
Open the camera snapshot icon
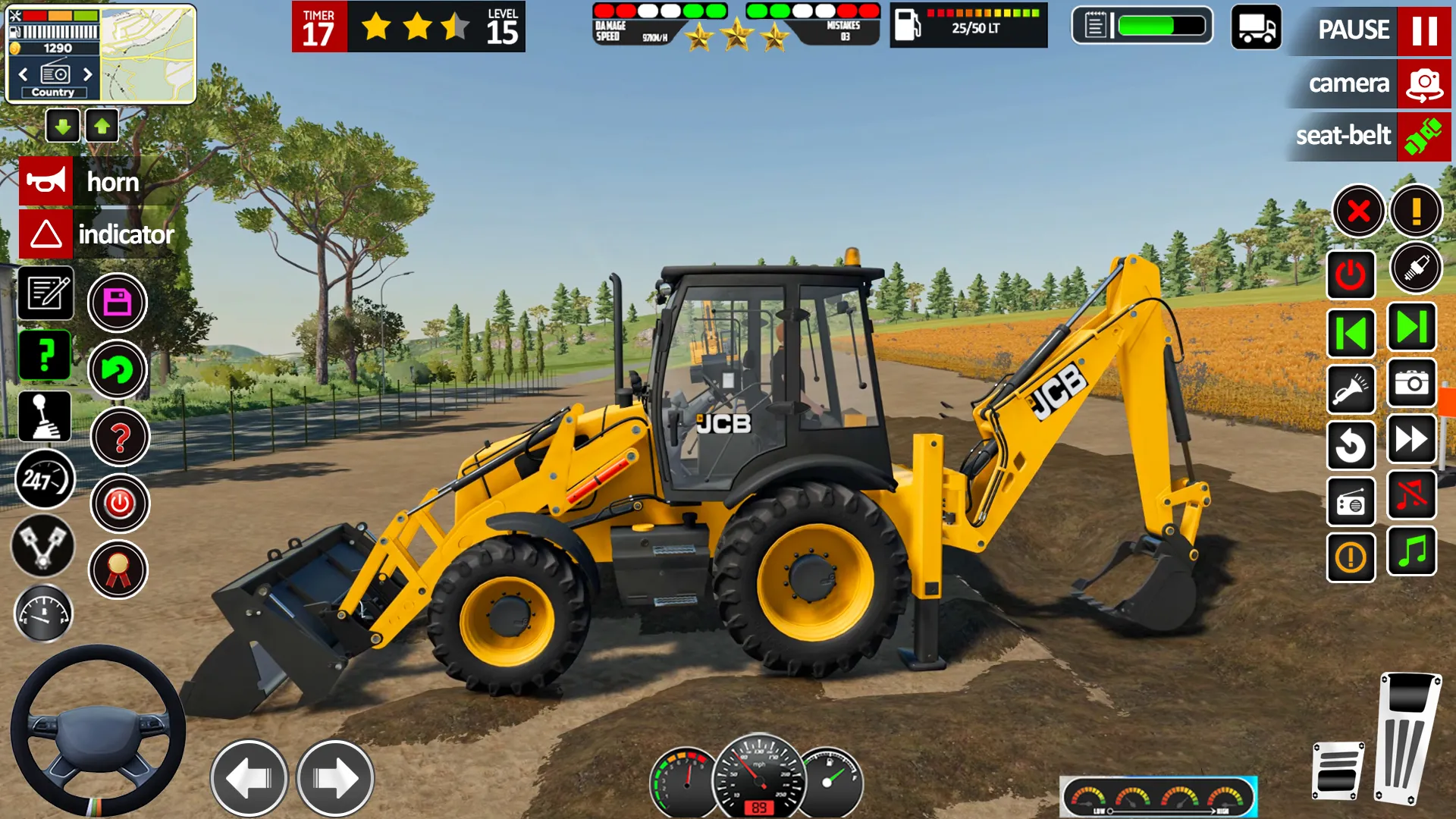(x=1410, y=385)
